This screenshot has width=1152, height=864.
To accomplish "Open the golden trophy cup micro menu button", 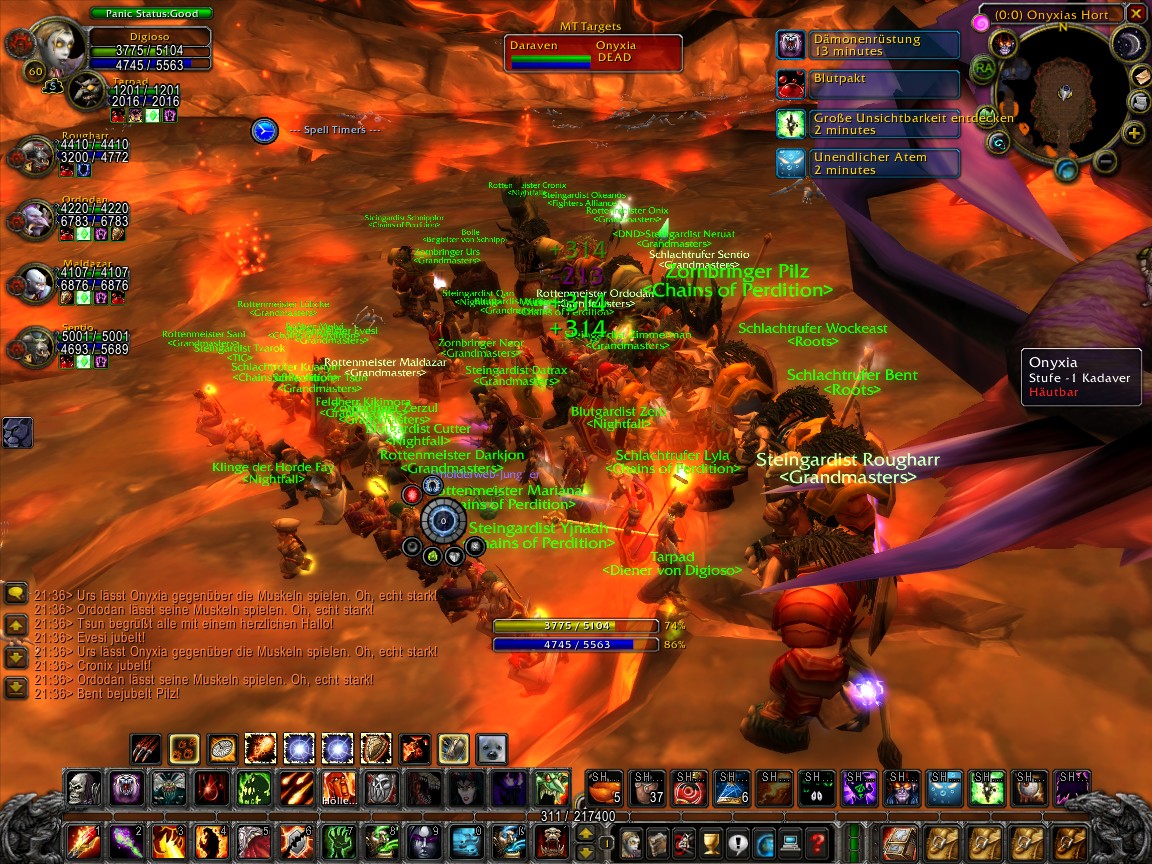I will (711, 842).
